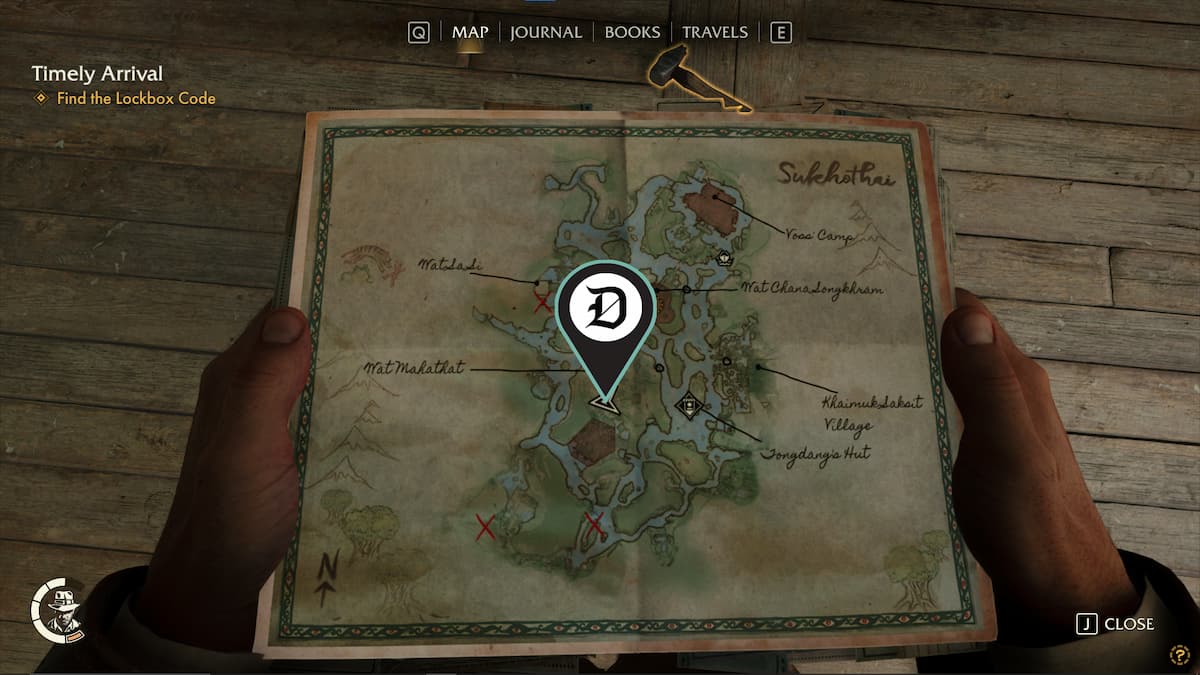Show the Travels tab
The width and height of the screenshot is (1200, 675).
[714, 32]
